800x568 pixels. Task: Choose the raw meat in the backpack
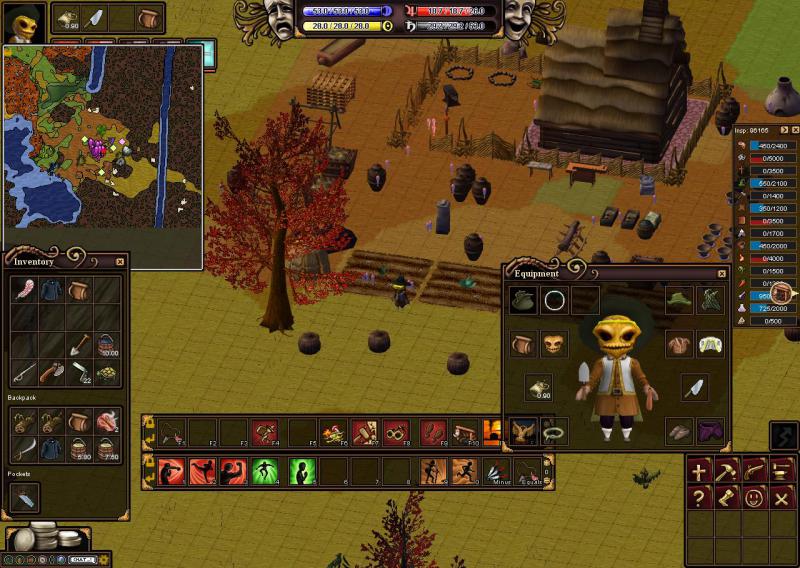(x=107, y=421)
